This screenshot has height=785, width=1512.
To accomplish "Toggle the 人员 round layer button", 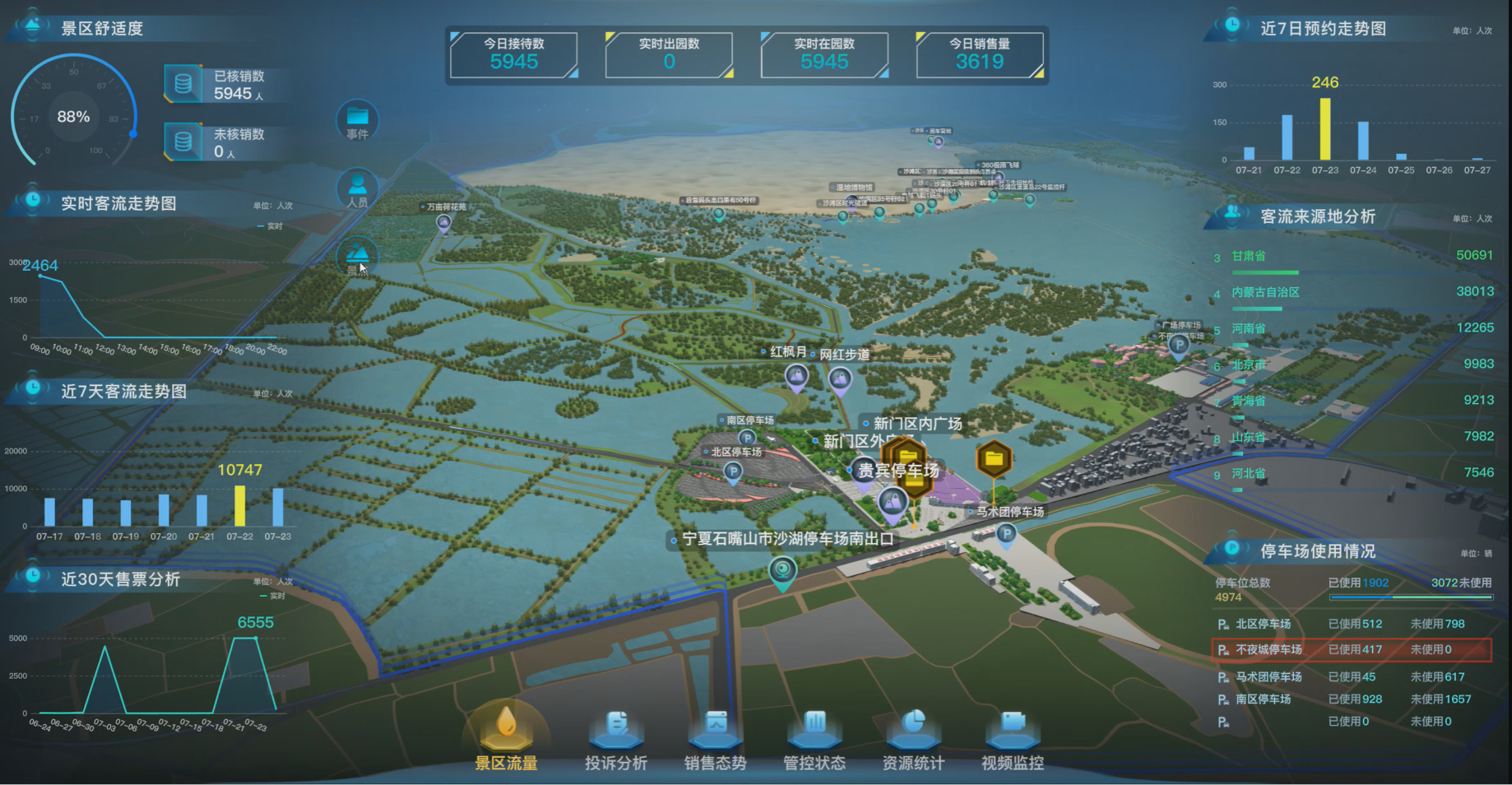I will coord(357,188).
